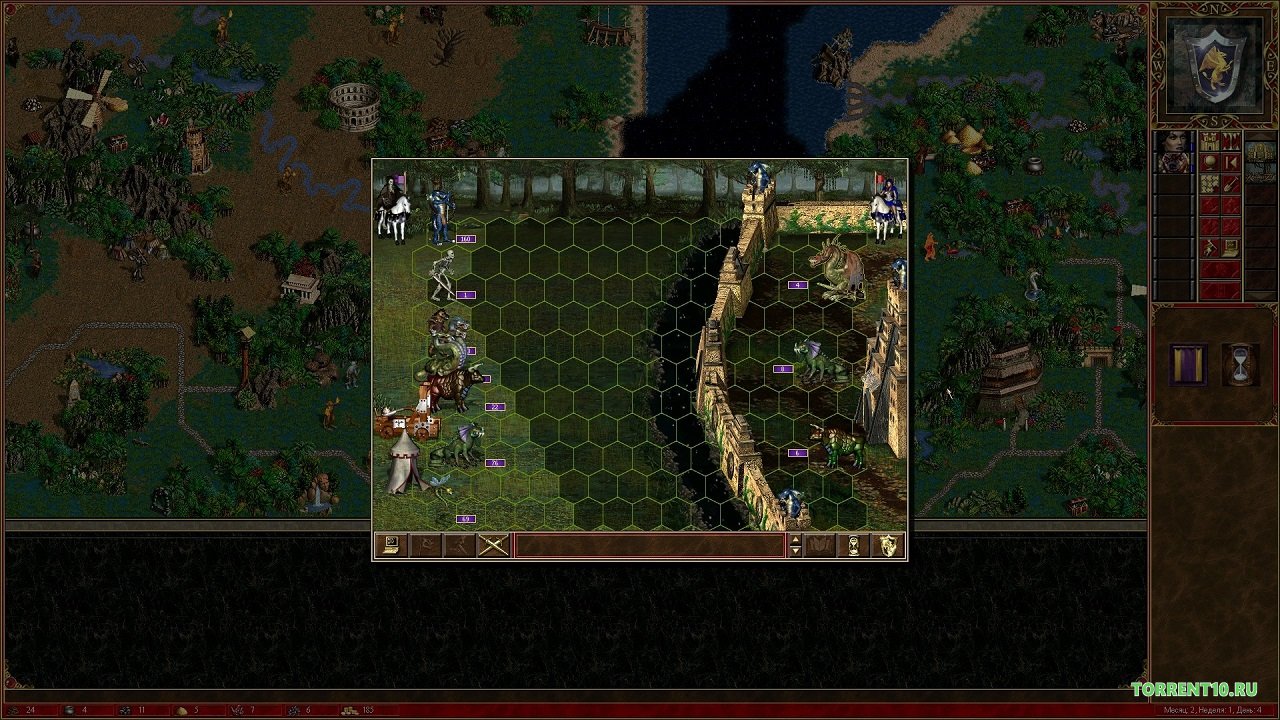
Task: Open the combat options computer button
Action: pyautogui.click(x=389, y=545)
